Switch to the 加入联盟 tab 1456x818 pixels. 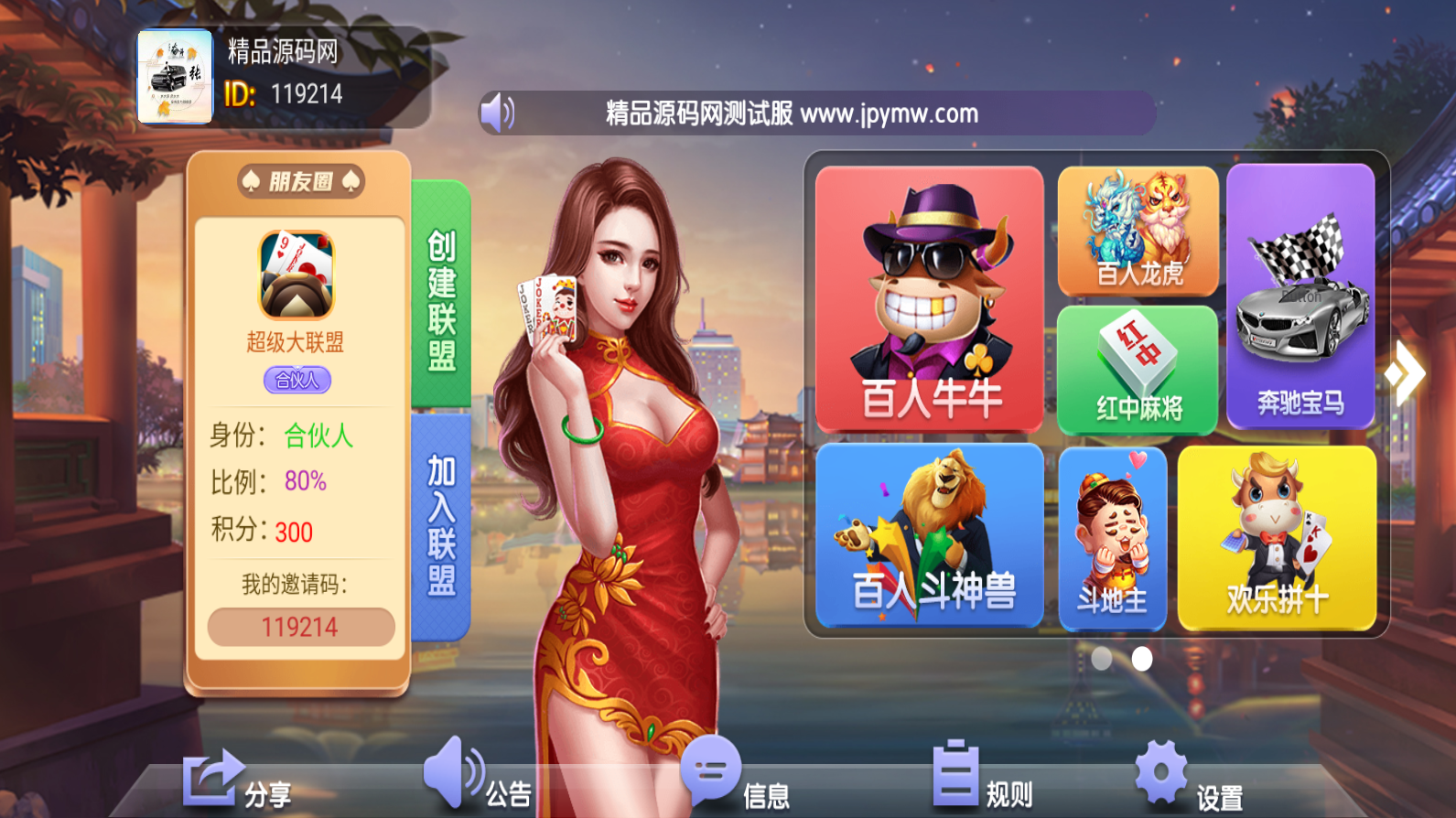coord(443,522)
